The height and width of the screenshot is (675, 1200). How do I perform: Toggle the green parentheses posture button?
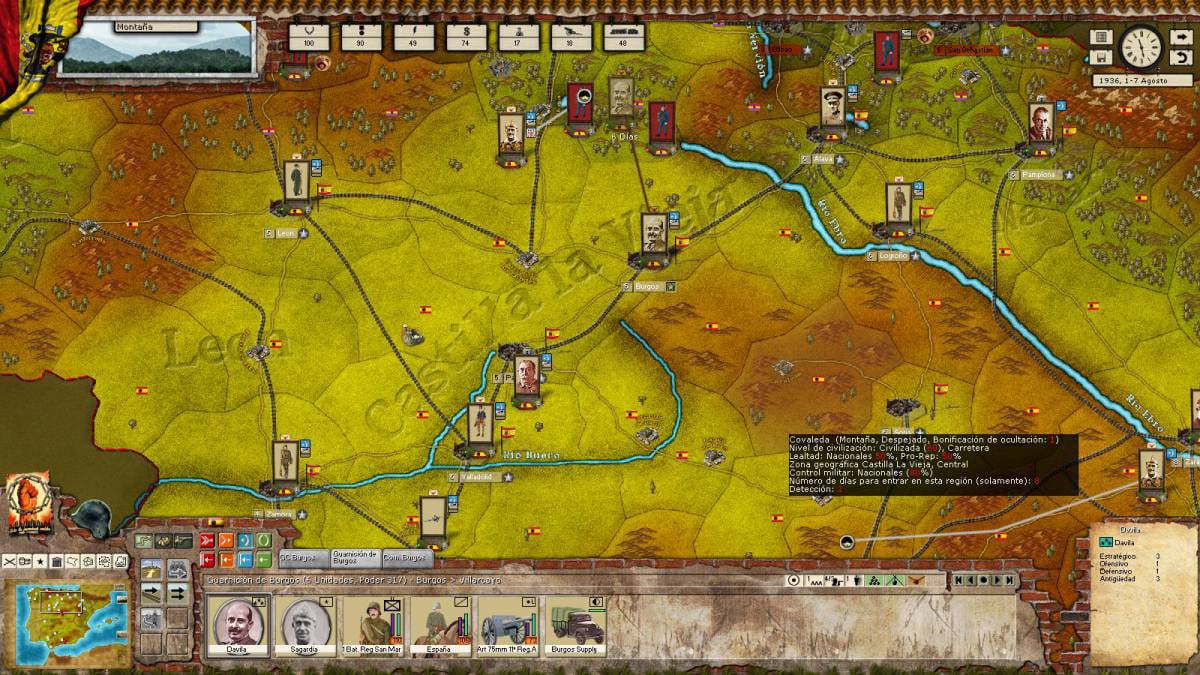262,540
